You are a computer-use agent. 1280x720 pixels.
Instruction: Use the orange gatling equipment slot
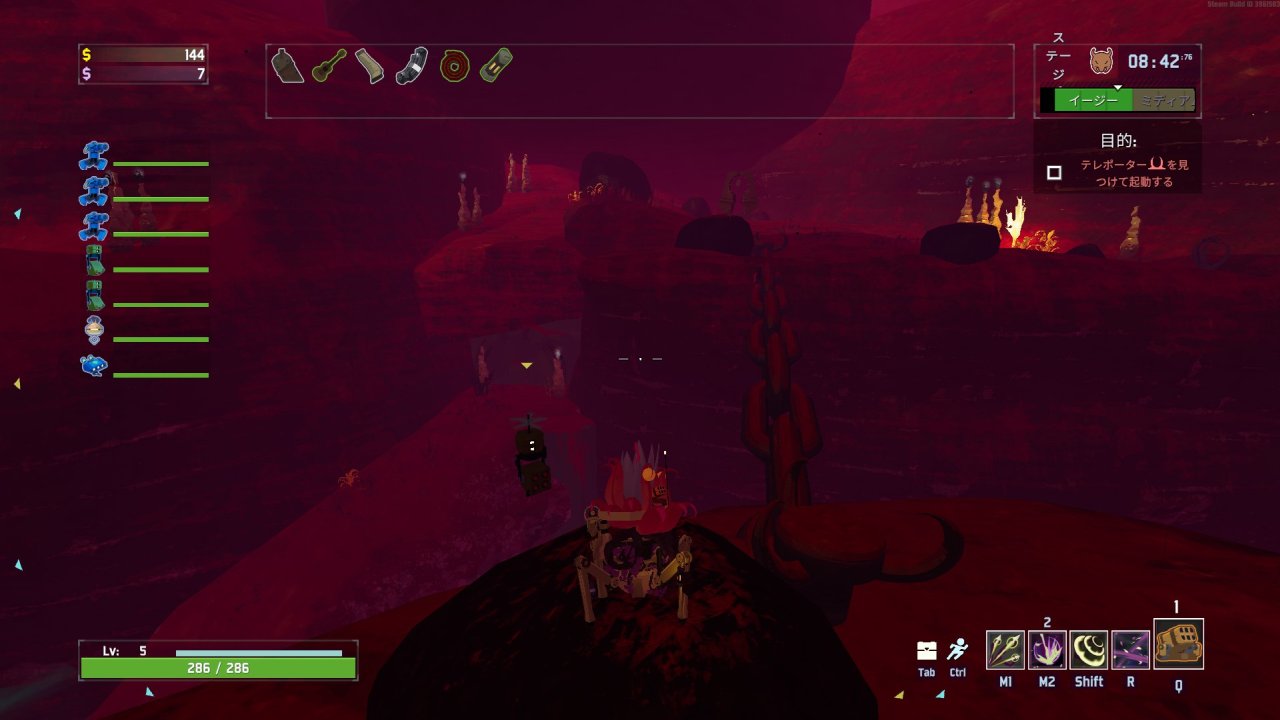point(1178,645)
